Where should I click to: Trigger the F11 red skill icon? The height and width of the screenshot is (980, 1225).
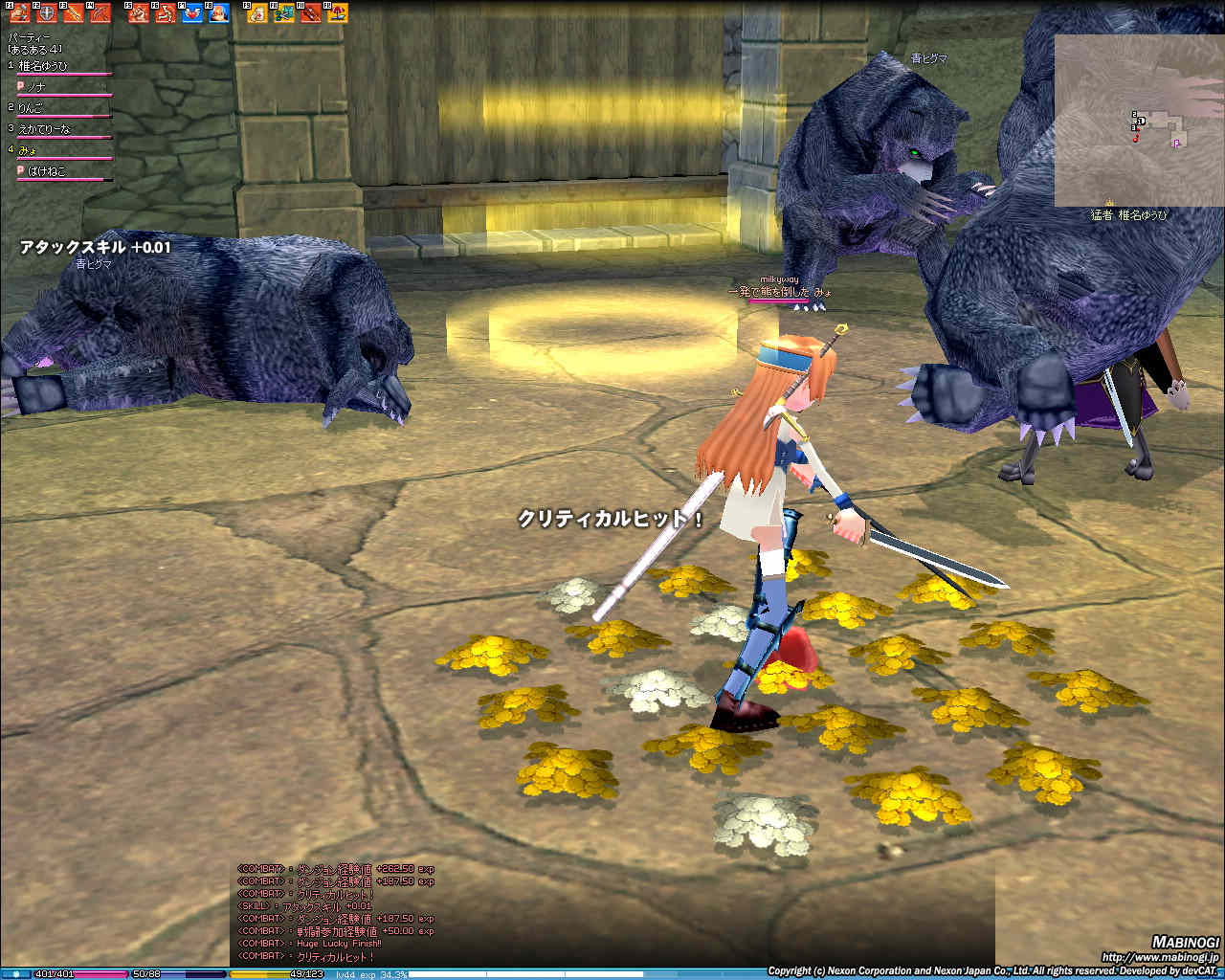pos(311,13)
